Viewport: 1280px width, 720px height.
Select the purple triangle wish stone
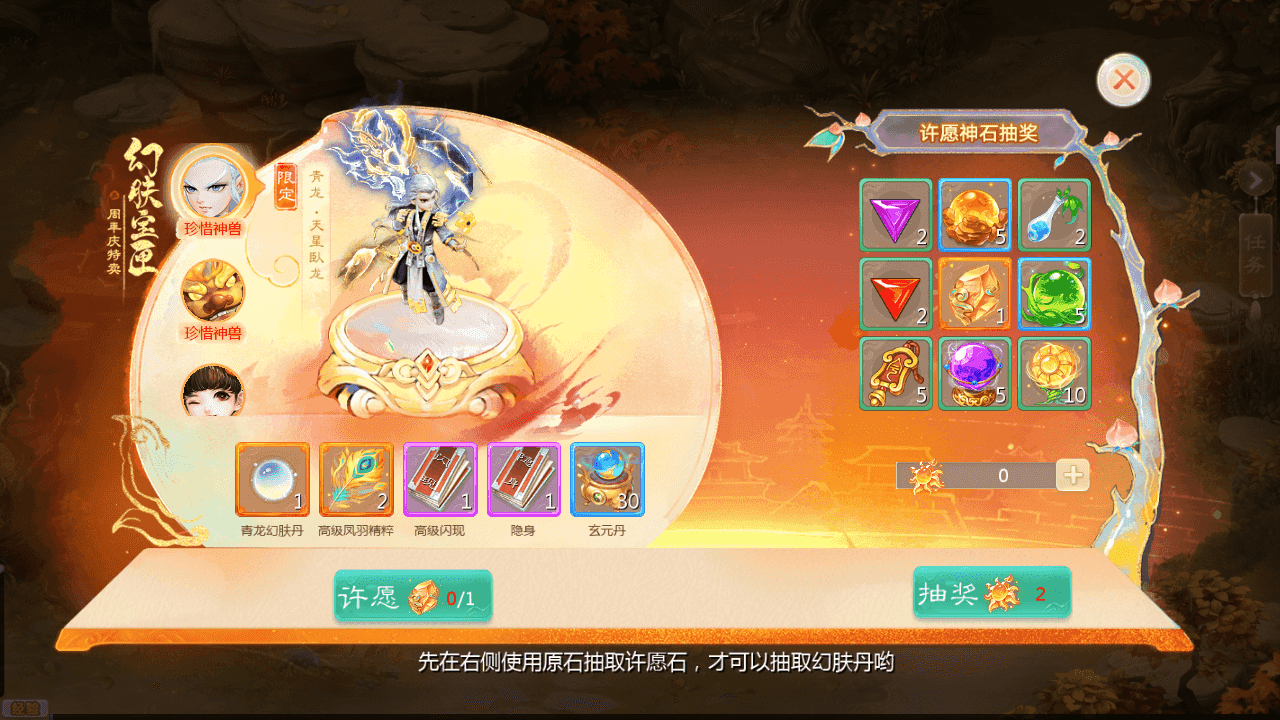coord(896,213)
